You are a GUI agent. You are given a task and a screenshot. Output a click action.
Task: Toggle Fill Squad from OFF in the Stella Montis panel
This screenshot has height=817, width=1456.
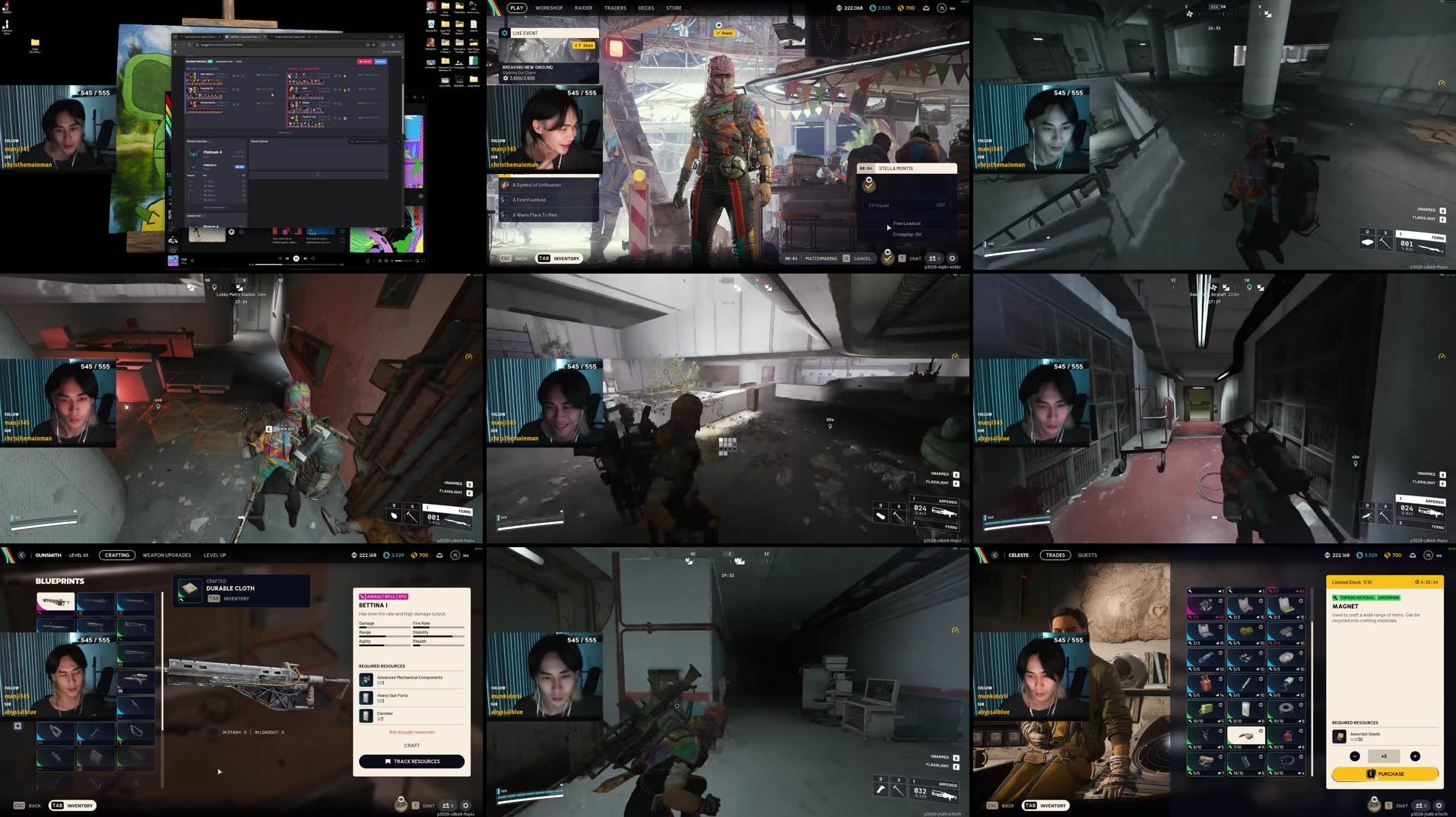pos(940,204)
